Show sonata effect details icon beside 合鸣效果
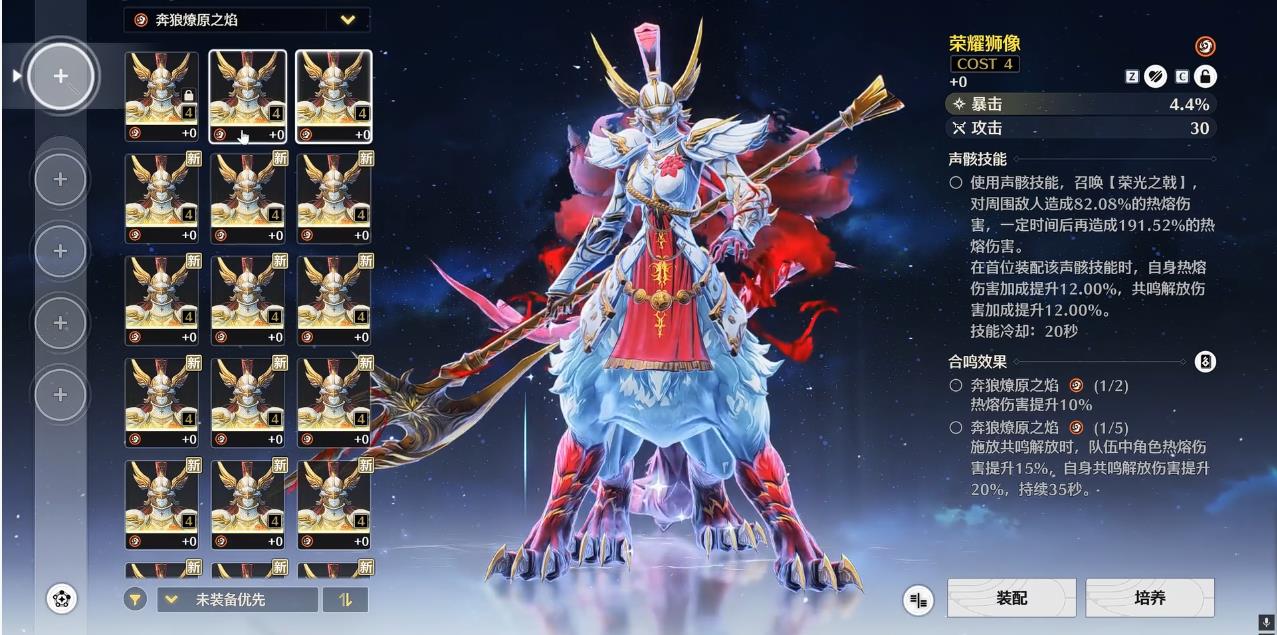The image size is (1277, 635). click(x=1205, y=362)
